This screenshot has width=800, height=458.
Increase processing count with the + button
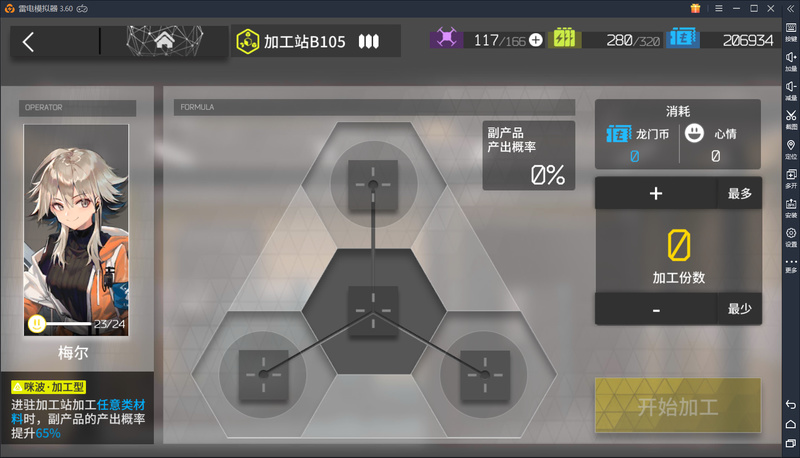[x=656, y=194]
